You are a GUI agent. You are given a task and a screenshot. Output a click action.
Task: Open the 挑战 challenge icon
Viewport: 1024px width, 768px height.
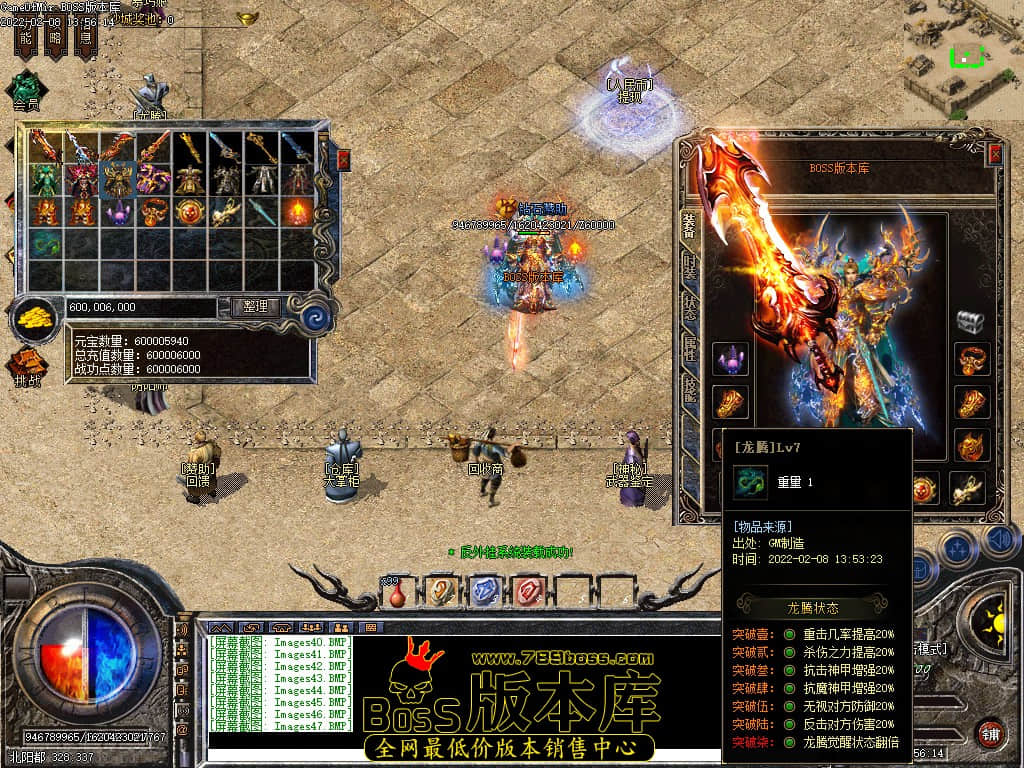point(27,366)
